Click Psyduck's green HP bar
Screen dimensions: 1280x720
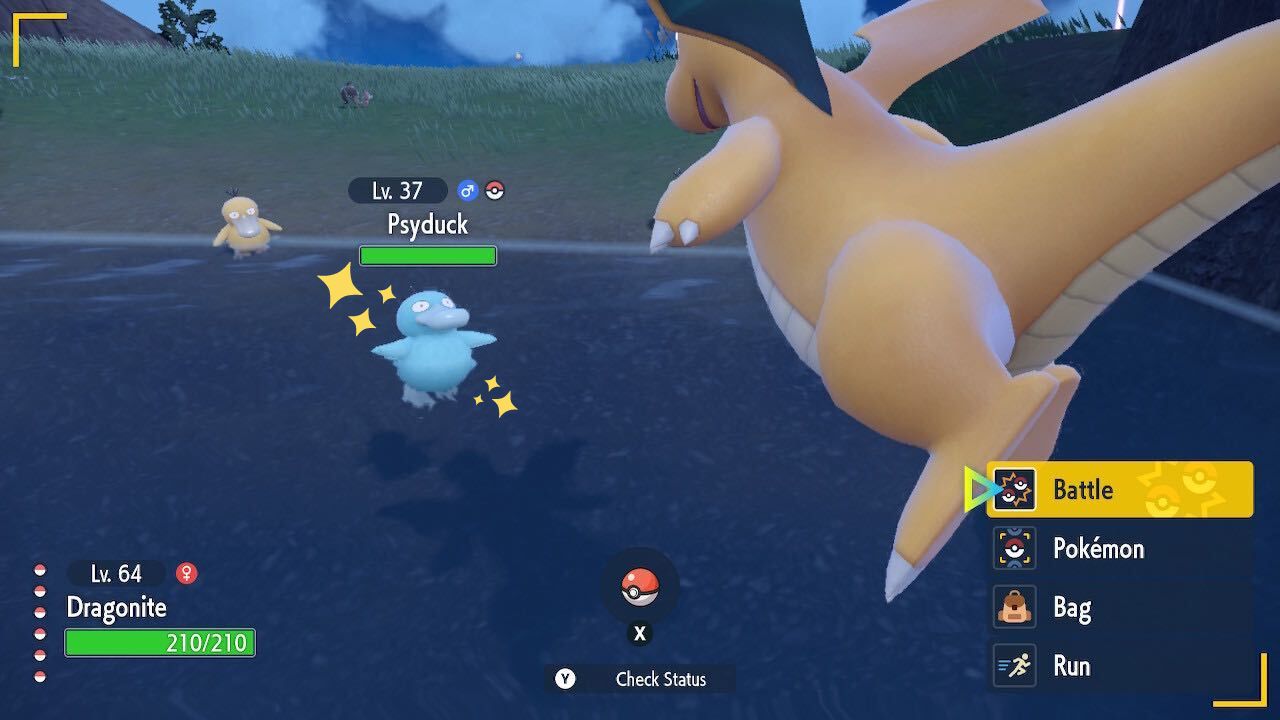pos(427,256)
